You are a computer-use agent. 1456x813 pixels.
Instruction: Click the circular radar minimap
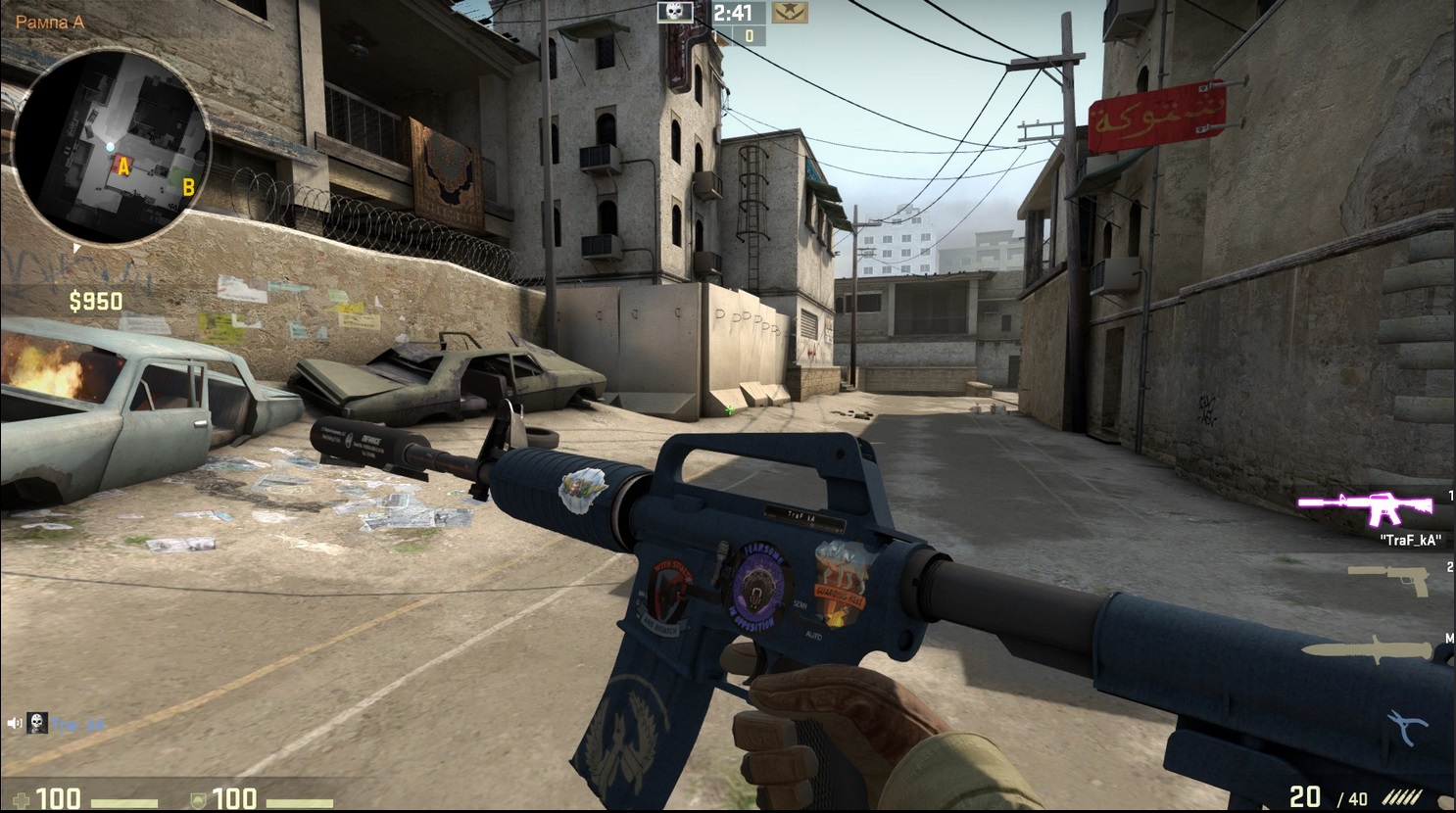(x=111, y=146)
